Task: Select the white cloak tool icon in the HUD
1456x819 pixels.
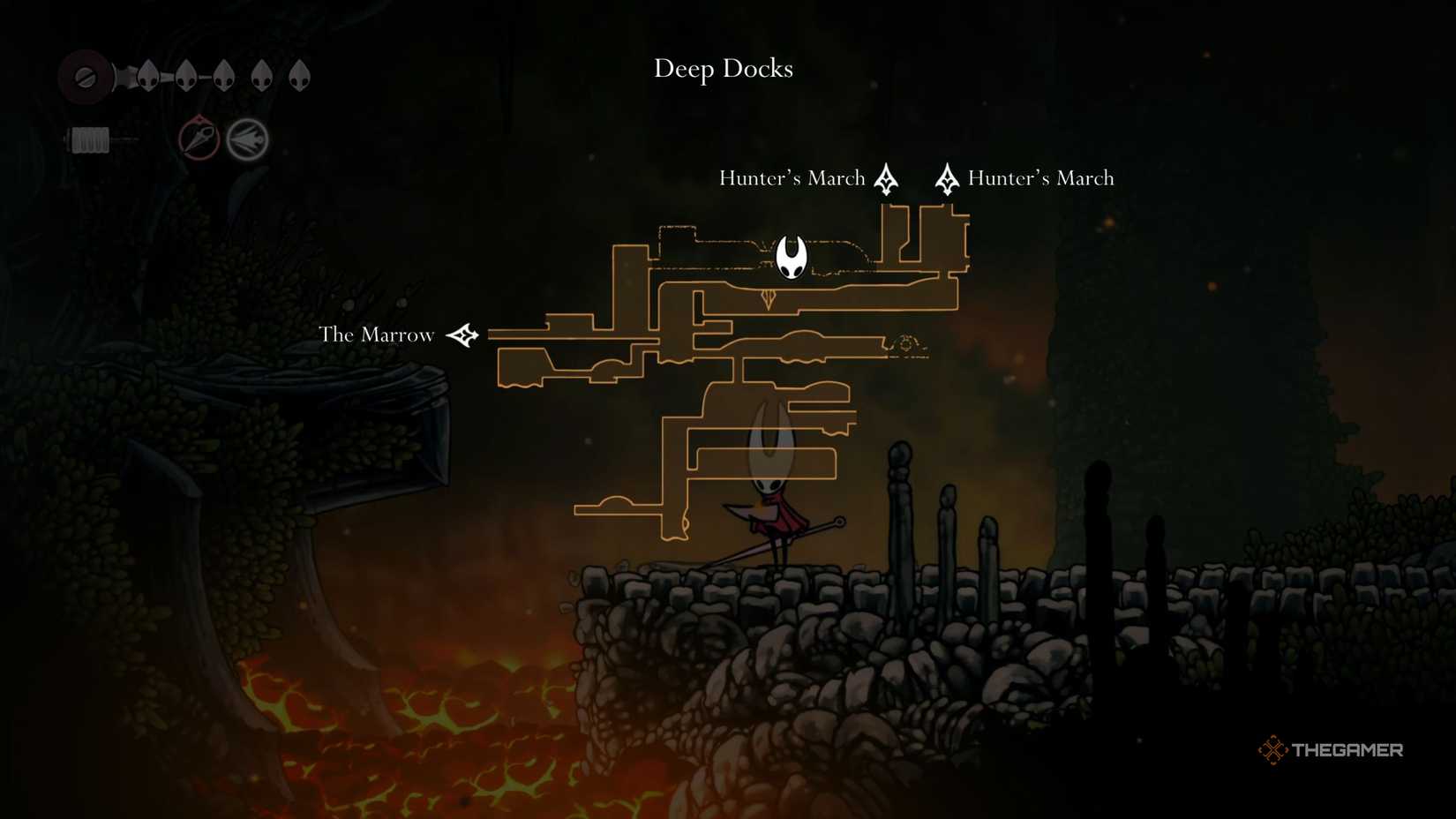Action: (249, 139)
